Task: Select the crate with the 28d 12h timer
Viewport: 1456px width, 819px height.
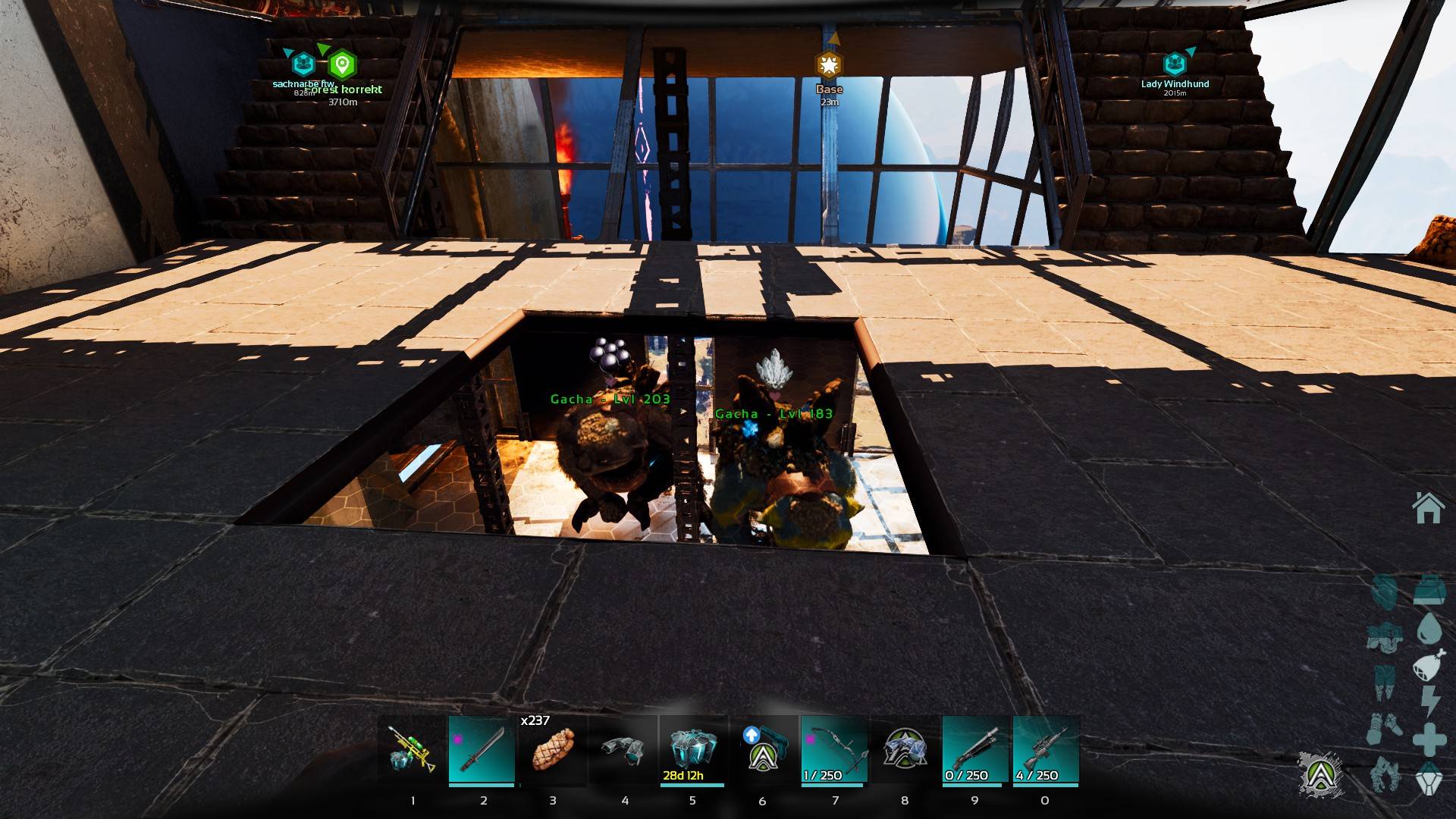Action: 692,749
